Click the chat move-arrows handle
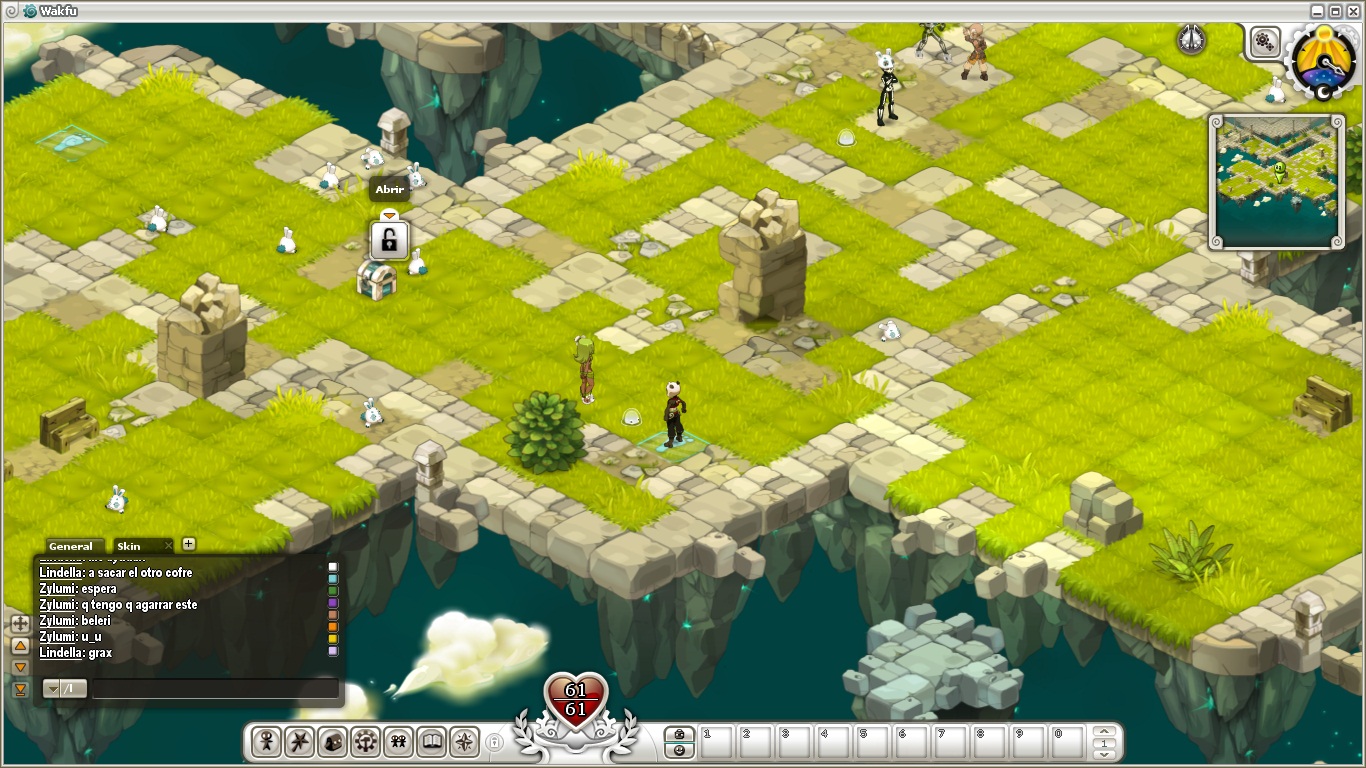This screenshot has height=768, width=1366. tap(20, 623)
